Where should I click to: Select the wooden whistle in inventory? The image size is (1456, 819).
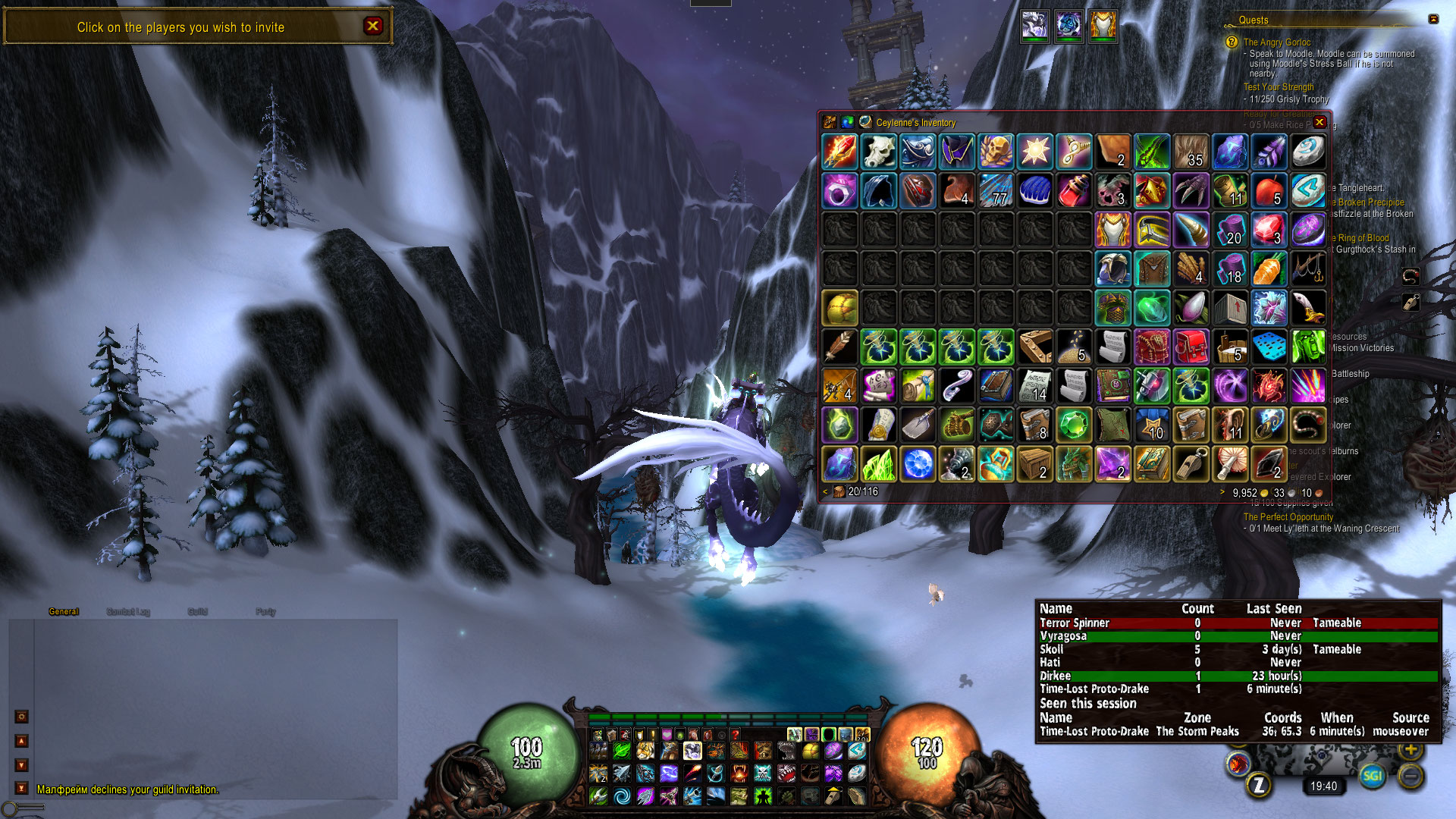pyautogui.click(x=1191, y=463)
